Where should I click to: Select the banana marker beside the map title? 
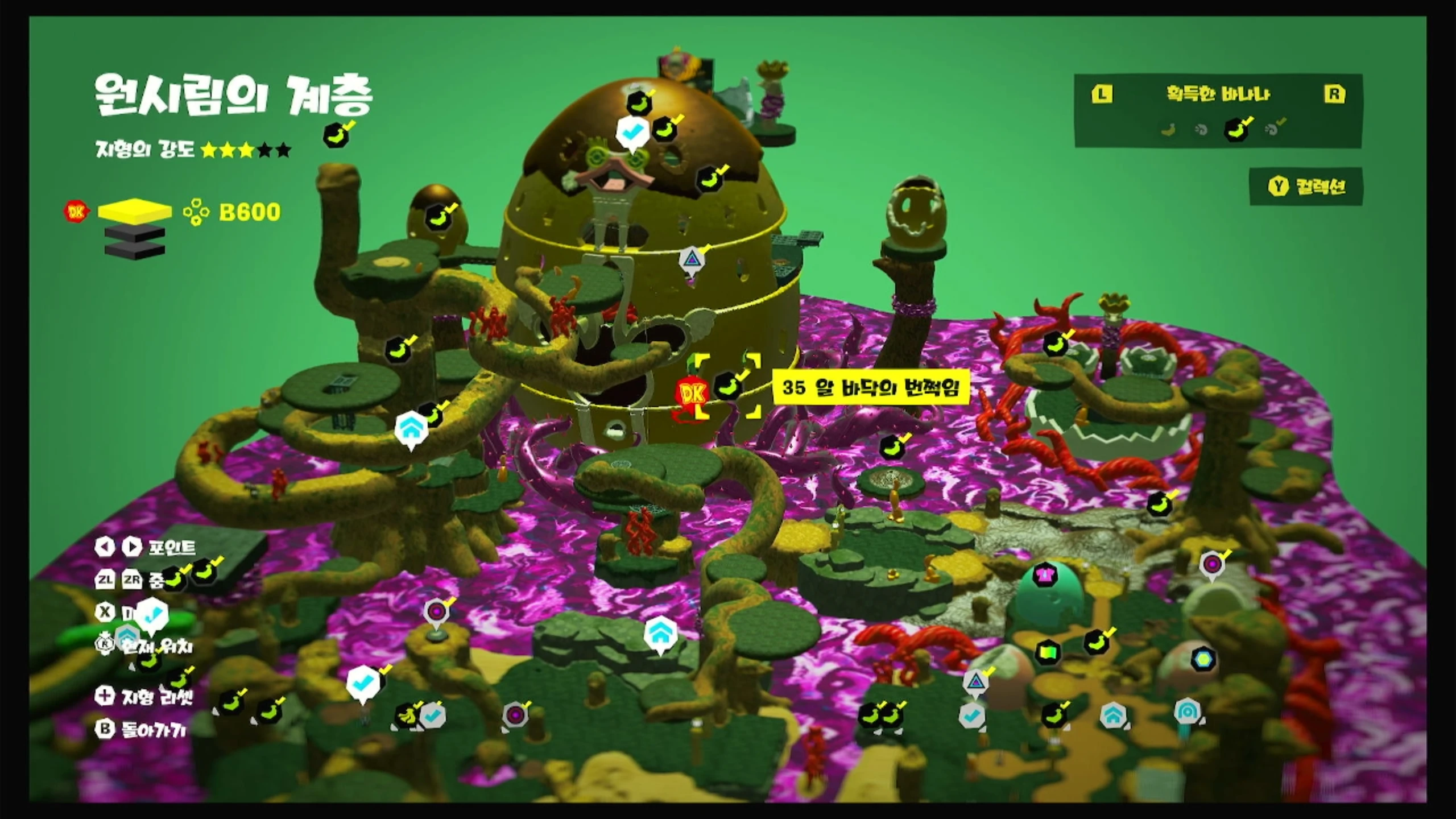336,136
